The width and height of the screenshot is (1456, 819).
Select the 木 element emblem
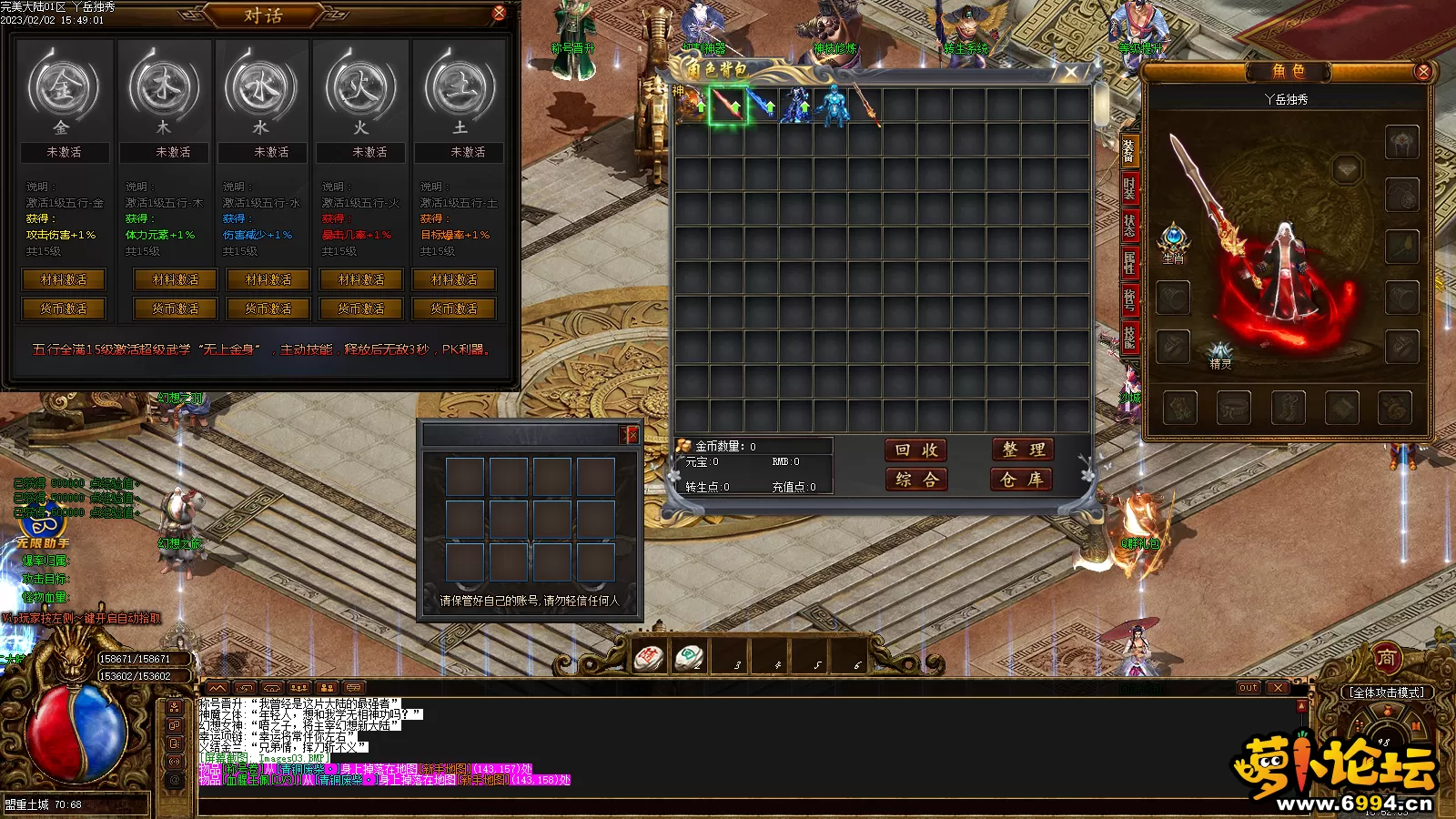[x=164, y=88]
